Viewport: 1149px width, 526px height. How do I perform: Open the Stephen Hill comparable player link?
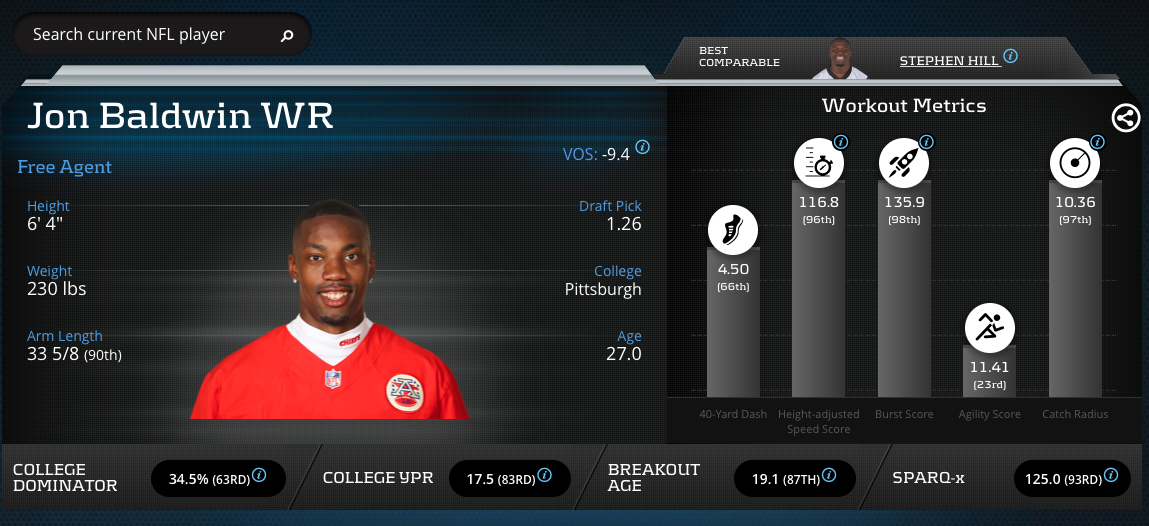point(948,60)
